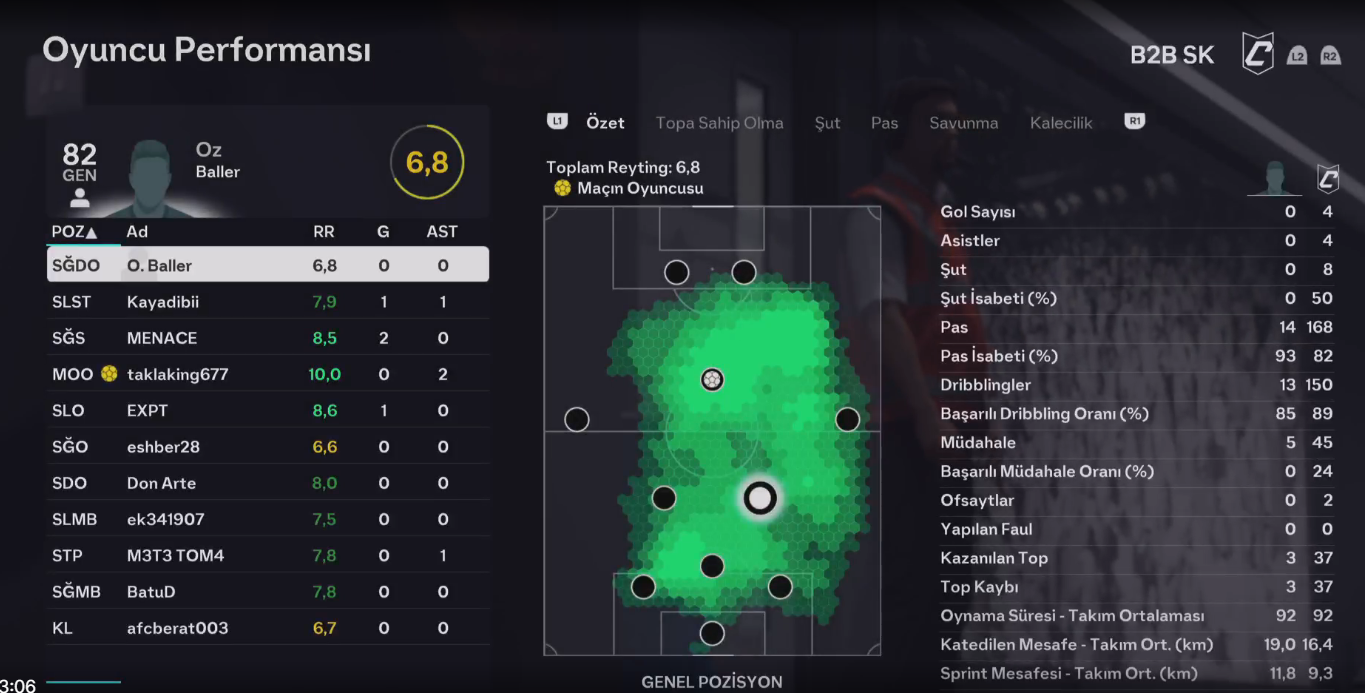
Task: Choose the BatuD player row
Action: coord(267,591)
